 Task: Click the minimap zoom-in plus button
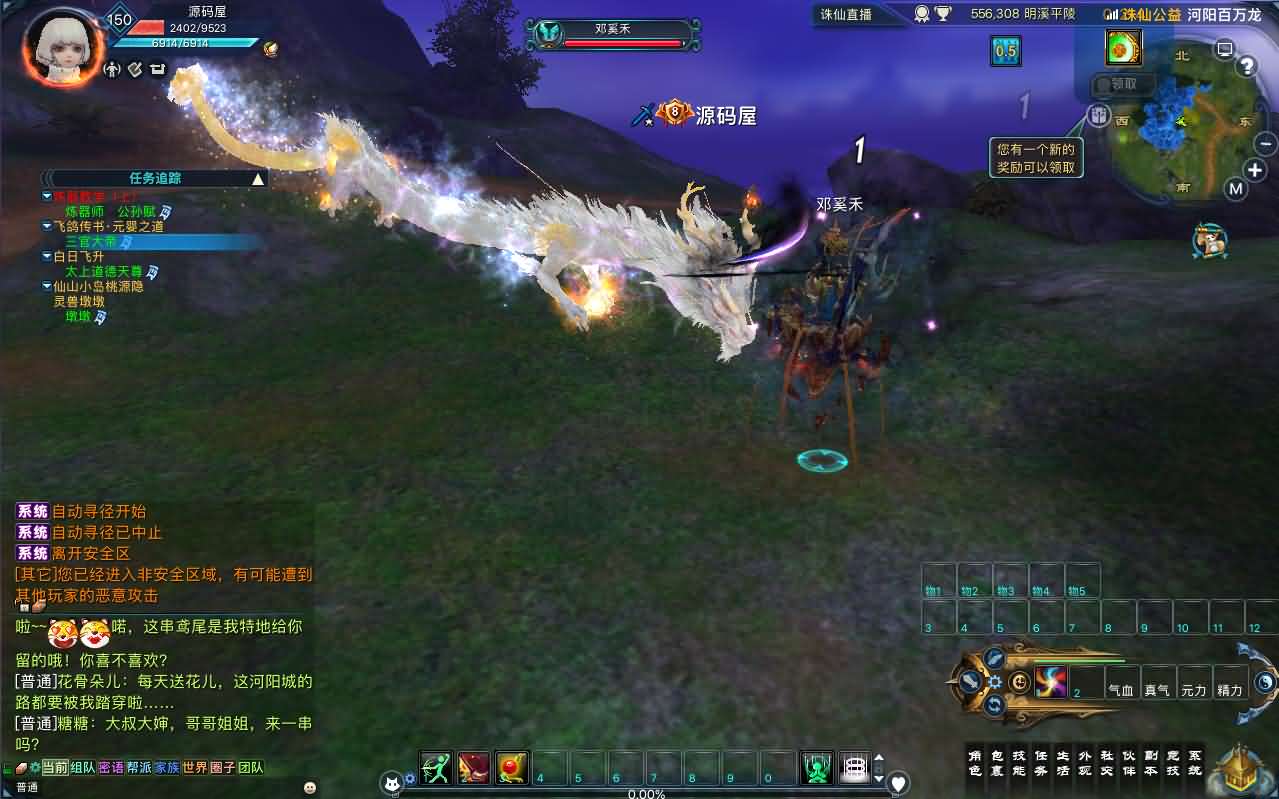[x=1254, y=169]
